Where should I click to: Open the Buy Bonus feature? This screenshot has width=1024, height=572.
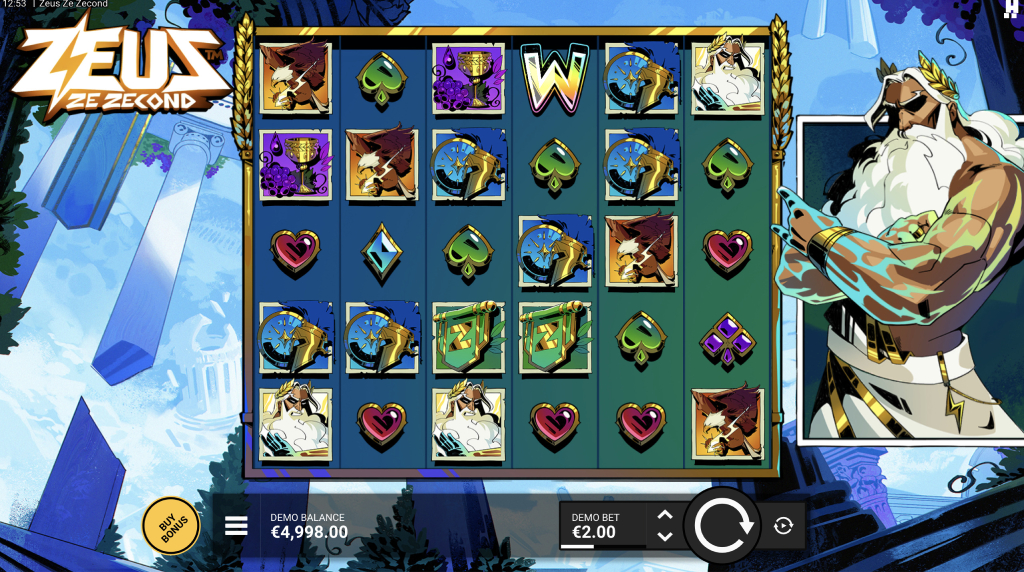[x=171, y=525]
